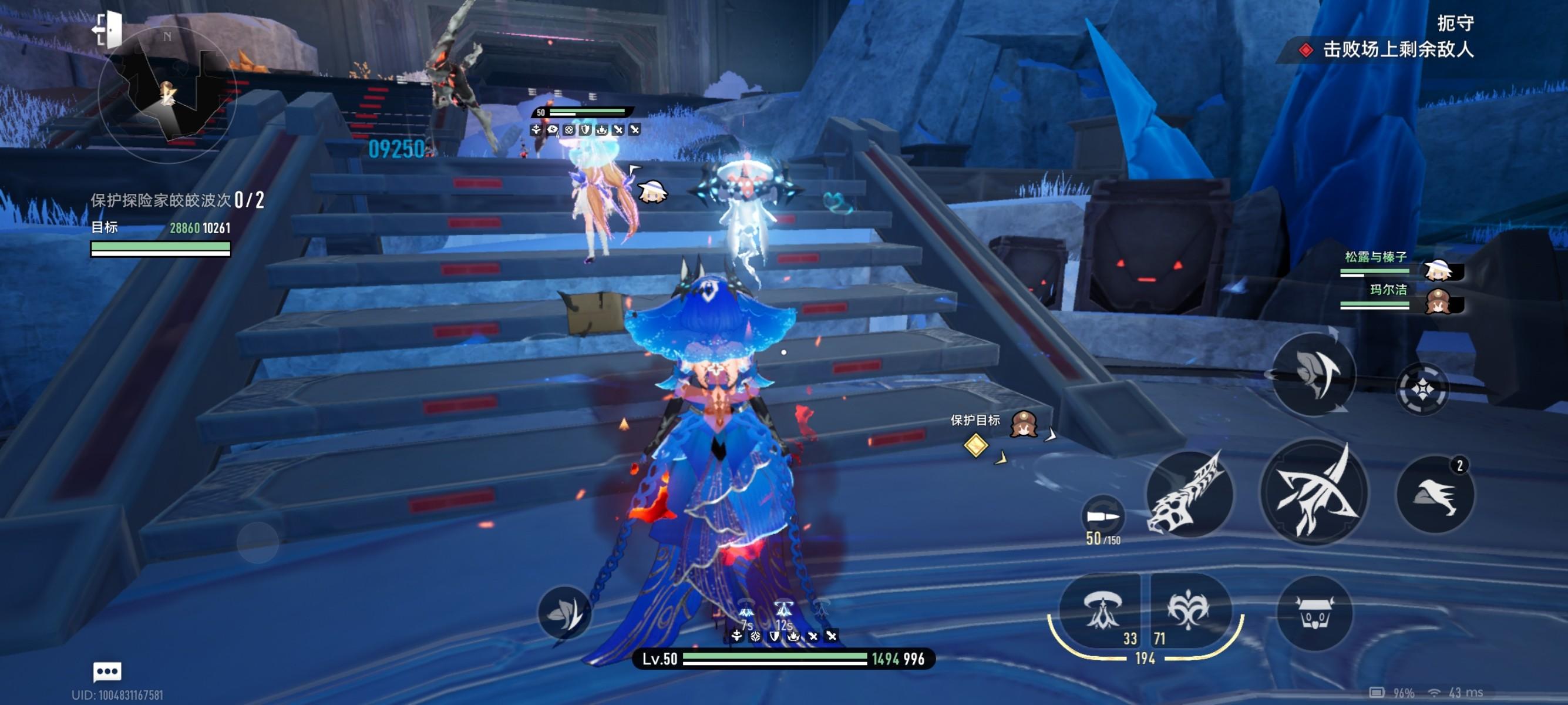Select teammate 玛尔洁 portrait
Image resolution: width=1568 pixels, height=705 pixels.
(x=1439, y=302)
